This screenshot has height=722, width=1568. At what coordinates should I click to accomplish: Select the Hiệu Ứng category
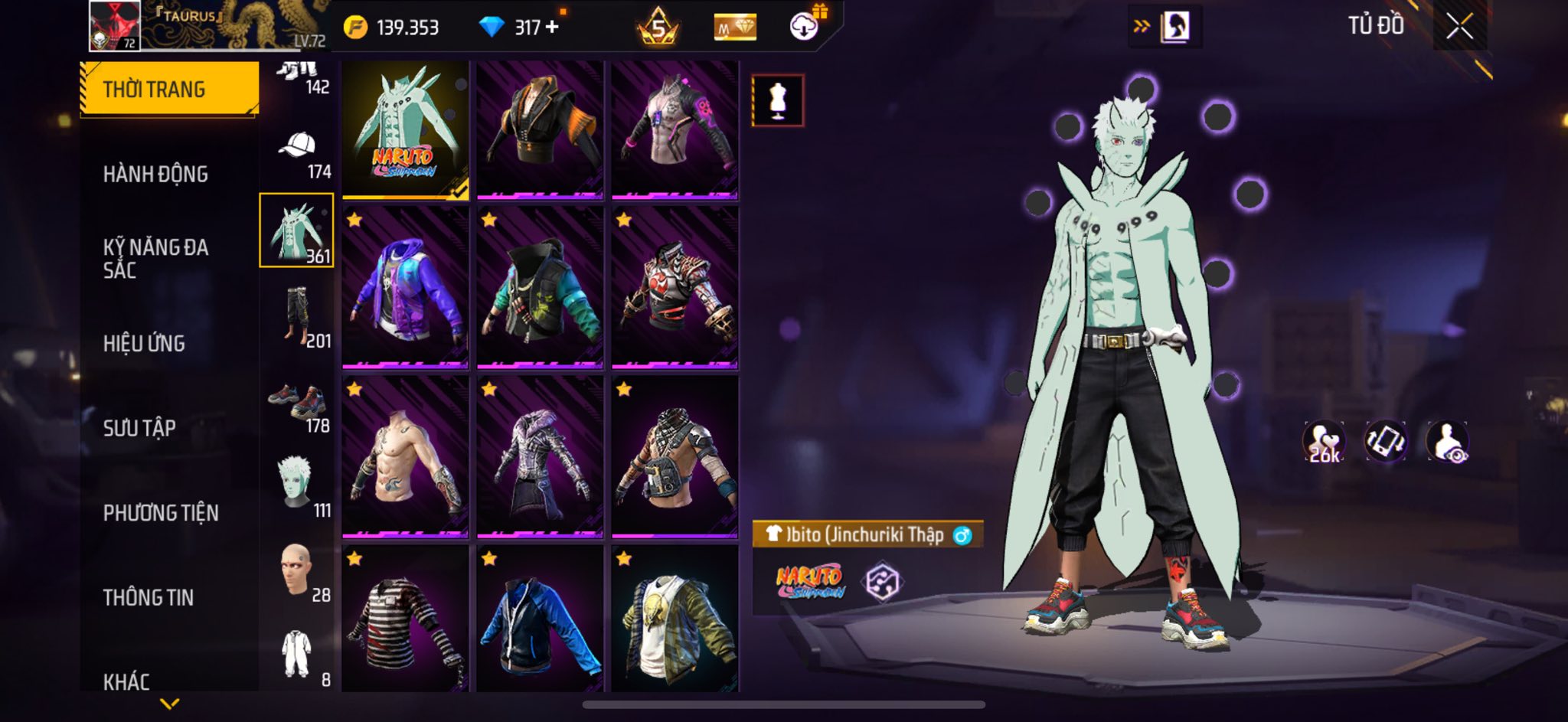144,344
